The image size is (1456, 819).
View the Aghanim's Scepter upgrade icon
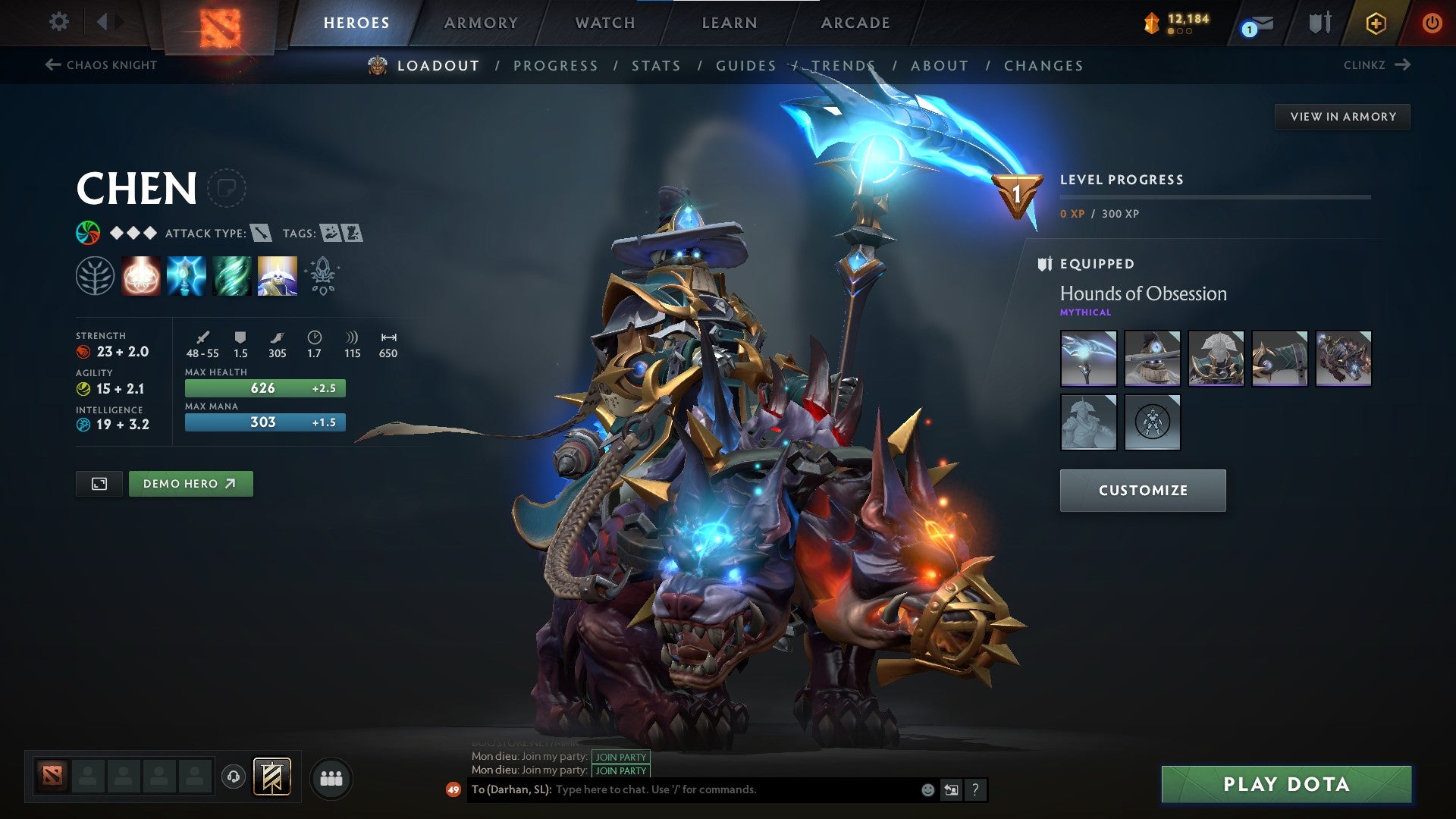pos(321,275)
